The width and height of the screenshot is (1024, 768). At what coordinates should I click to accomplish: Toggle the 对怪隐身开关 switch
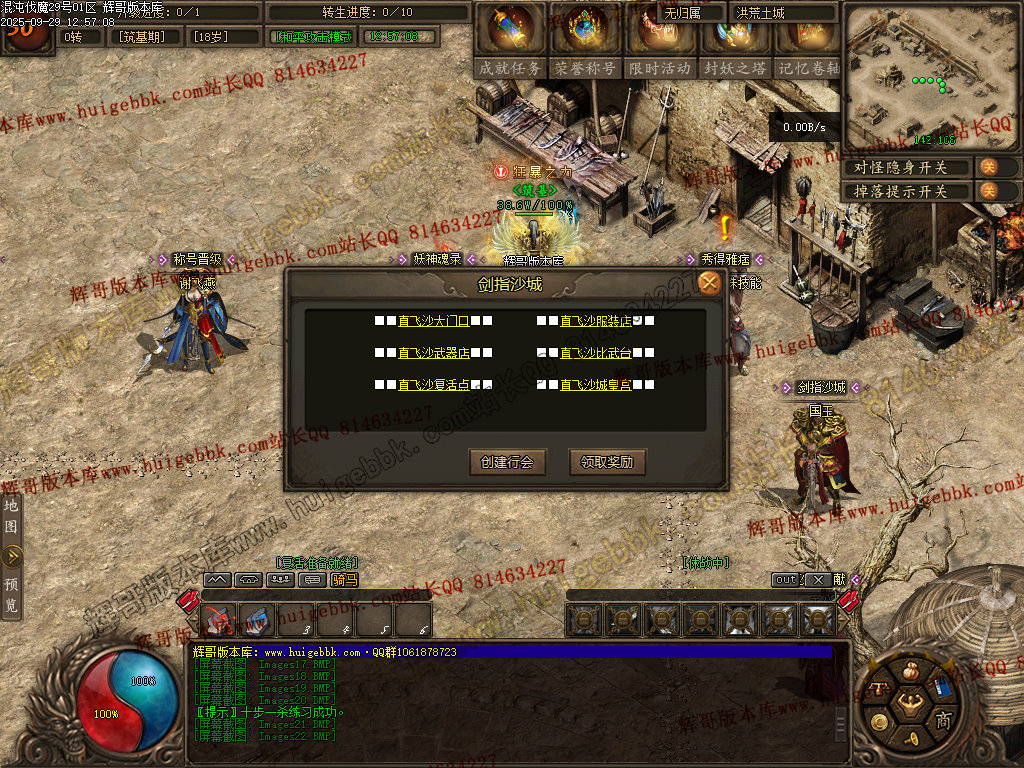pyautogui.click(x=988, y=167)
